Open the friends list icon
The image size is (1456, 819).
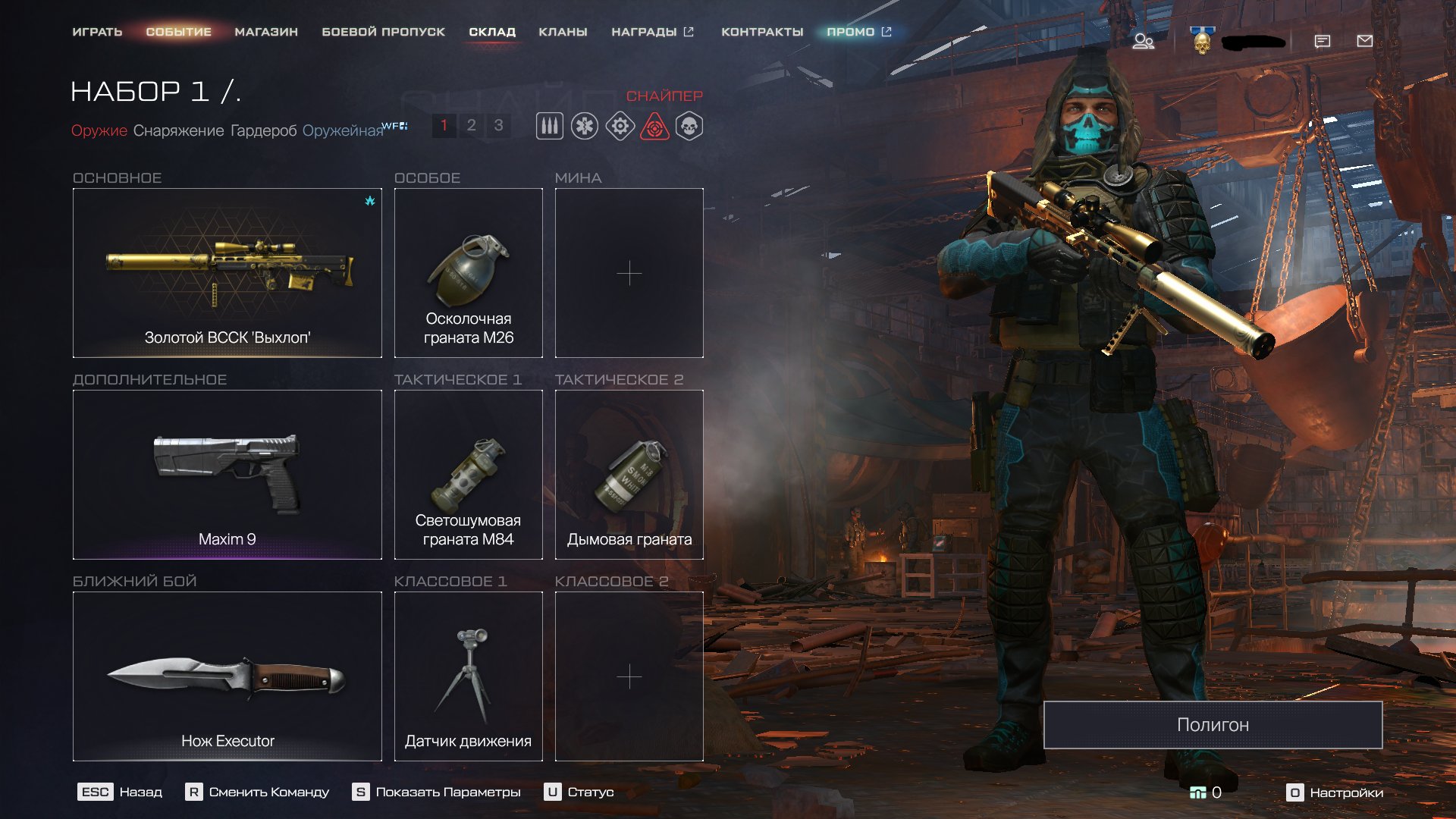(x=1143, y=41)
